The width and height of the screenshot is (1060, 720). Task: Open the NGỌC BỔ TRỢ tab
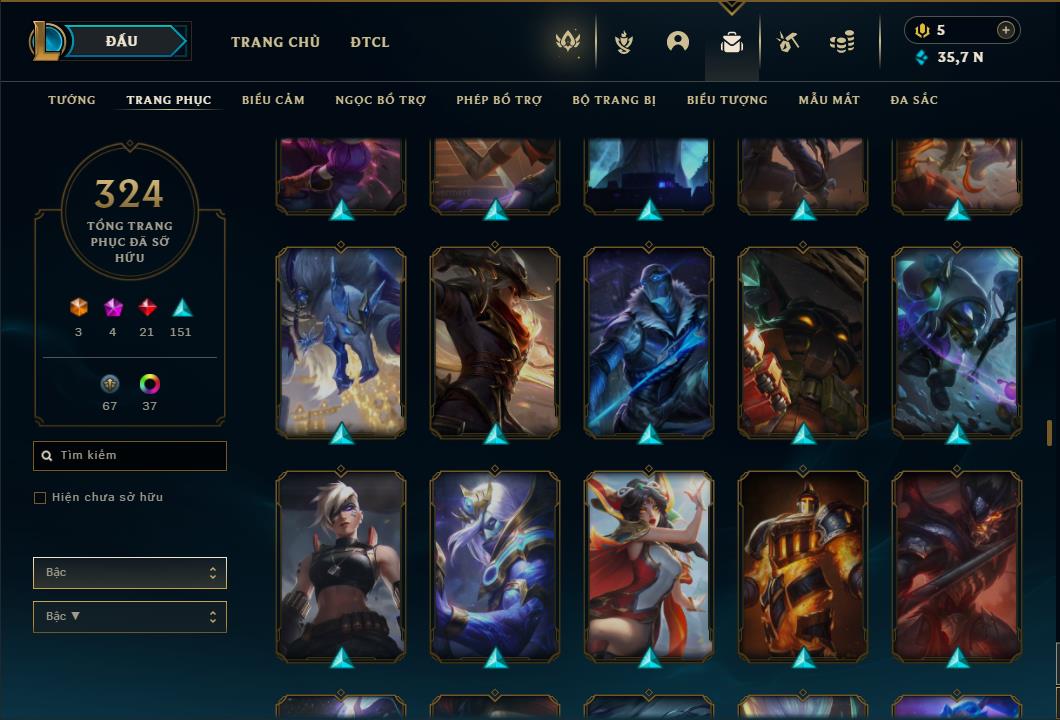pyautogui.click(x=380, y=100)
